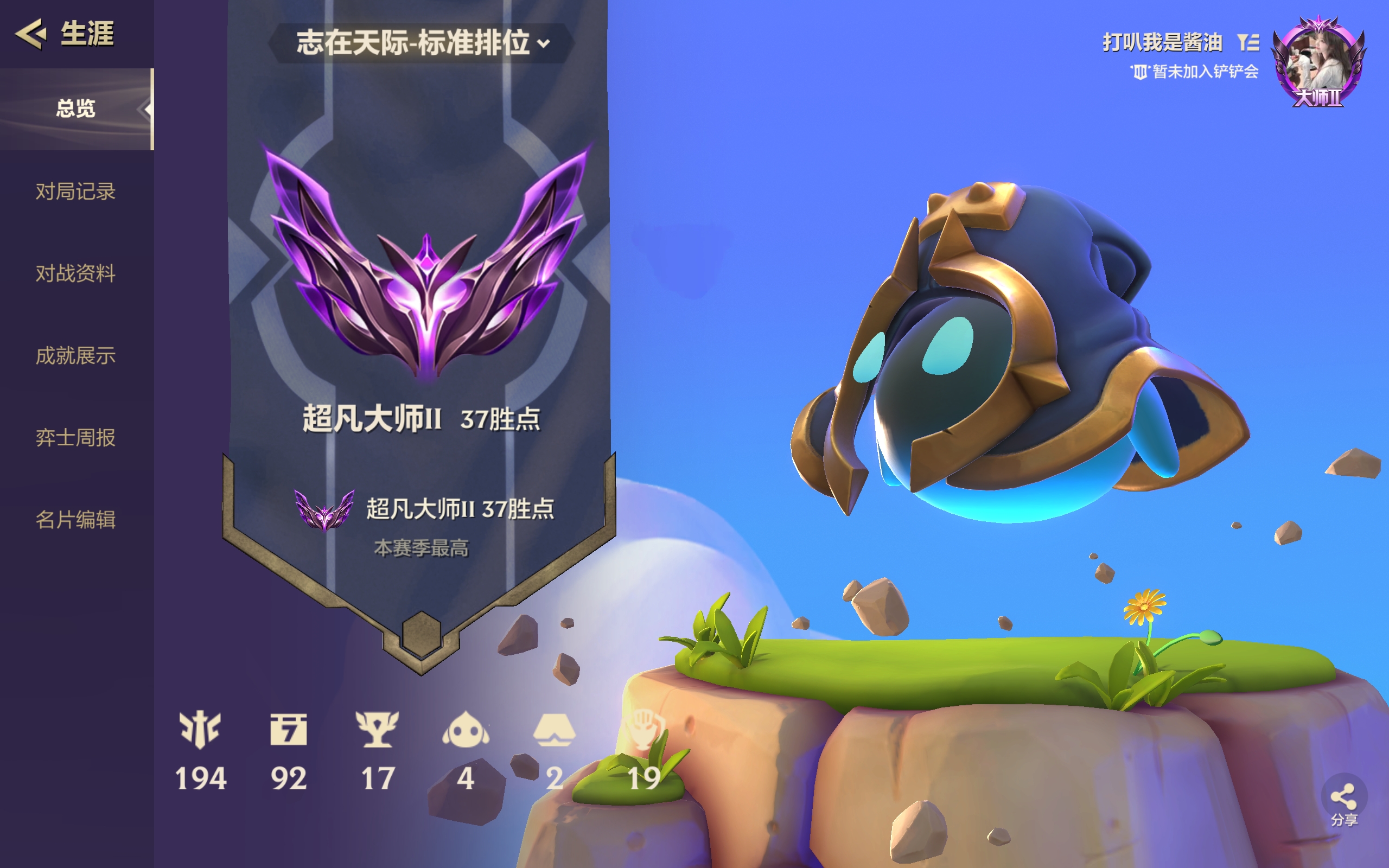Viewport: 1389px width, 868px height.
Task: Click the player avatar with 大师II frame
Action: point(1318,62)
